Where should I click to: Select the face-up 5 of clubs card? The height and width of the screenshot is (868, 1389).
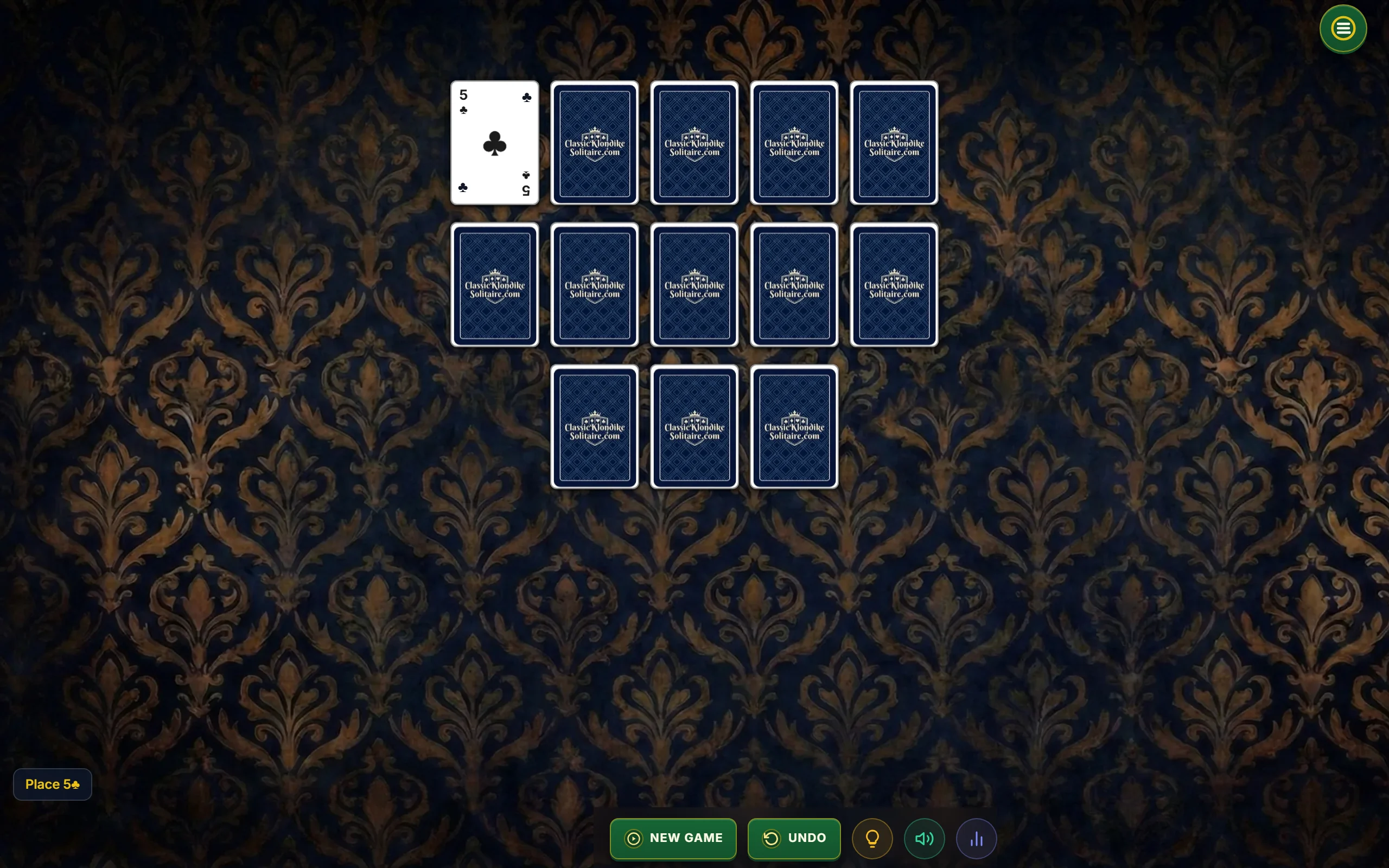click(x=494, y=143)
